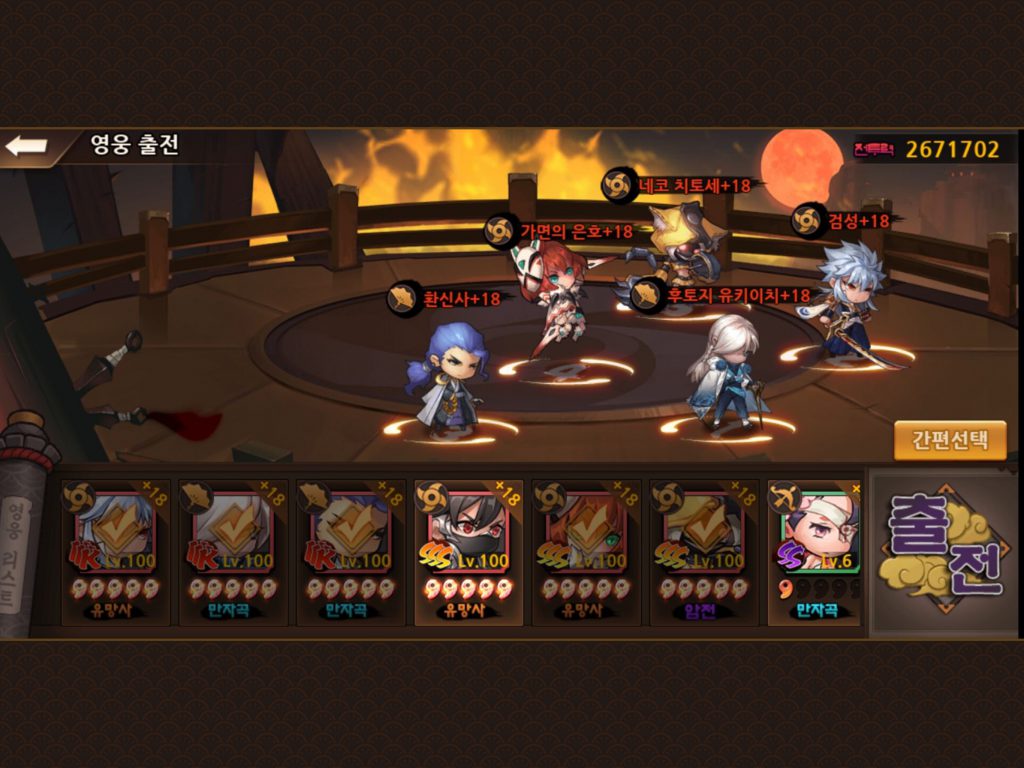Choose deployed hero 검성+18

(x=843, y=295)
